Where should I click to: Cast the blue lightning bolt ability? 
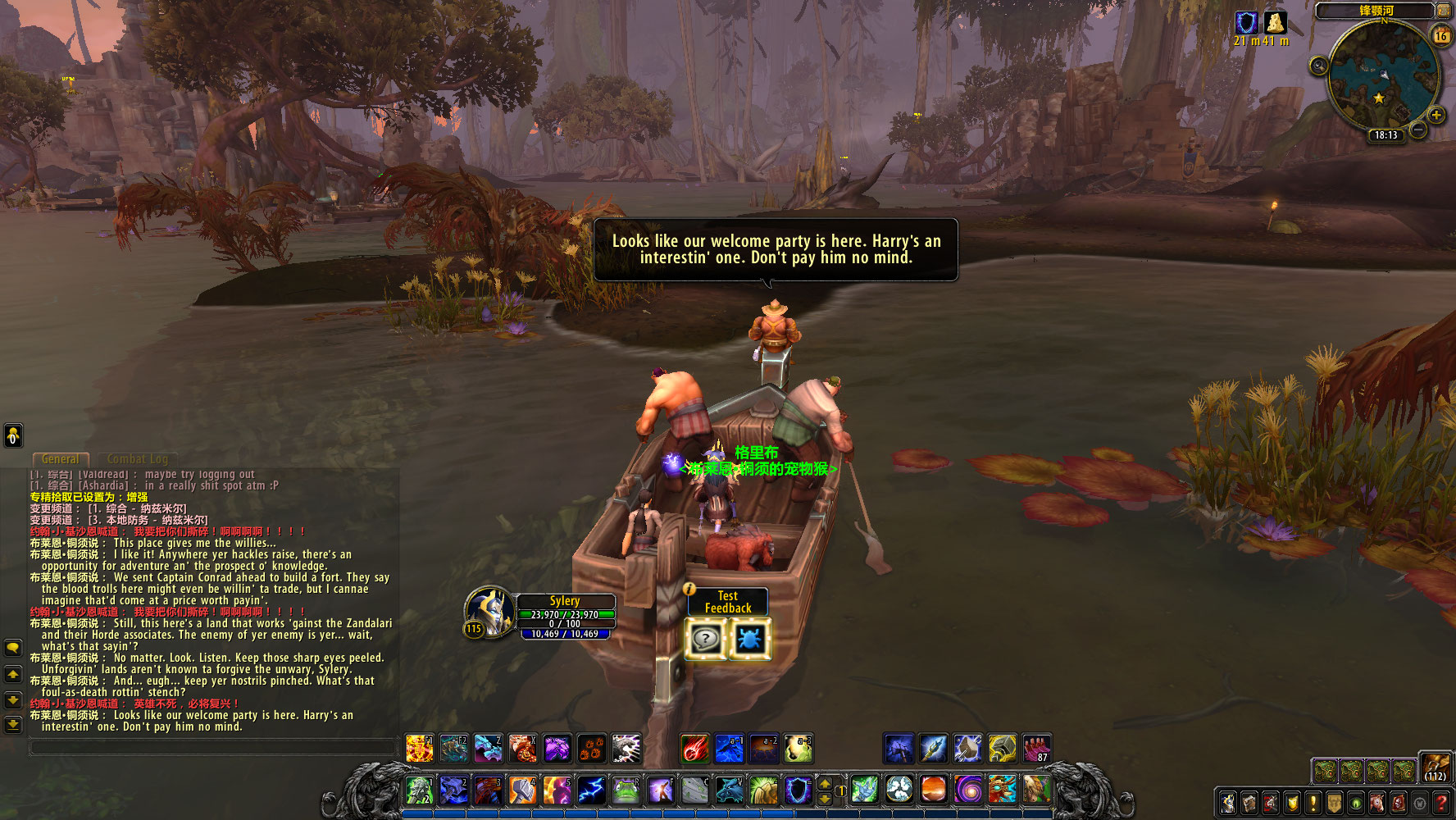coord(591,790)
